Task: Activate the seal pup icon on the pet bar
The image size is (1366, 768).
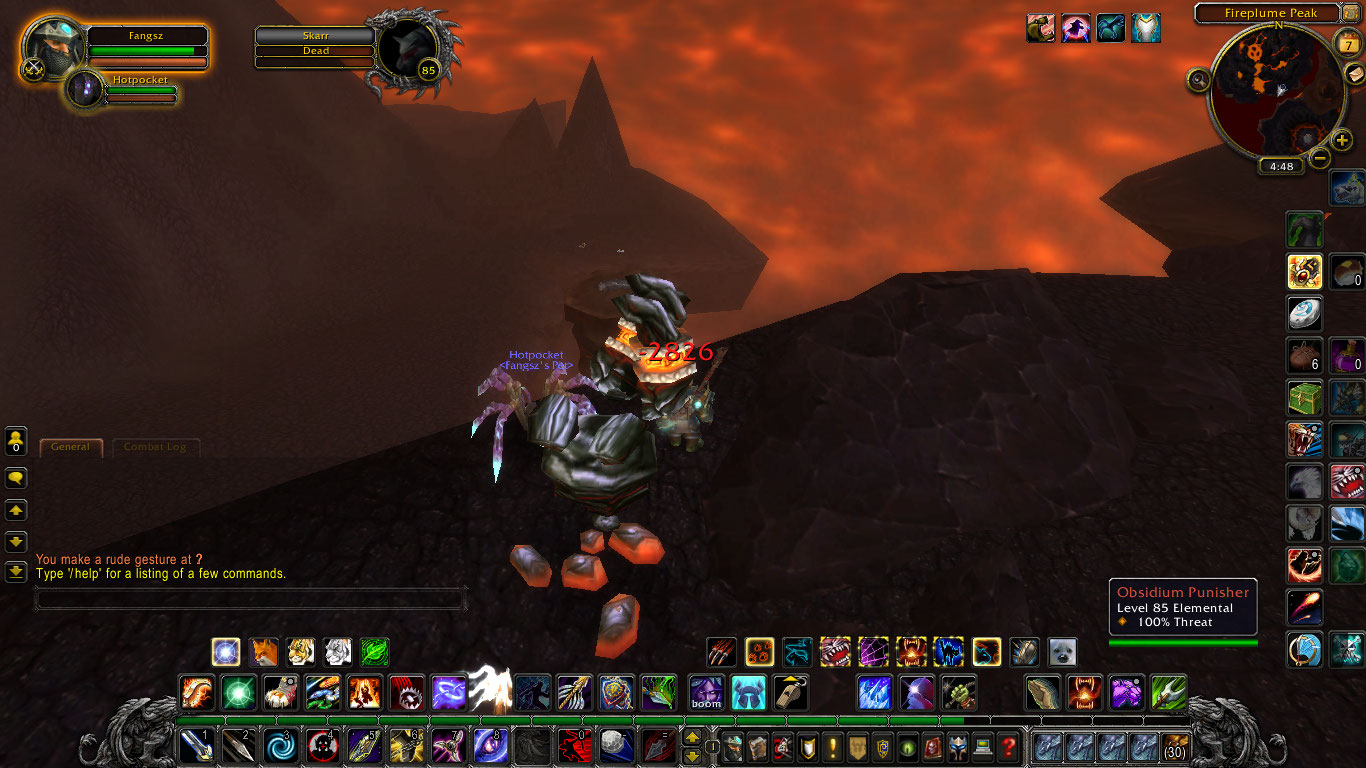Action: click(x=1062, y=653)
